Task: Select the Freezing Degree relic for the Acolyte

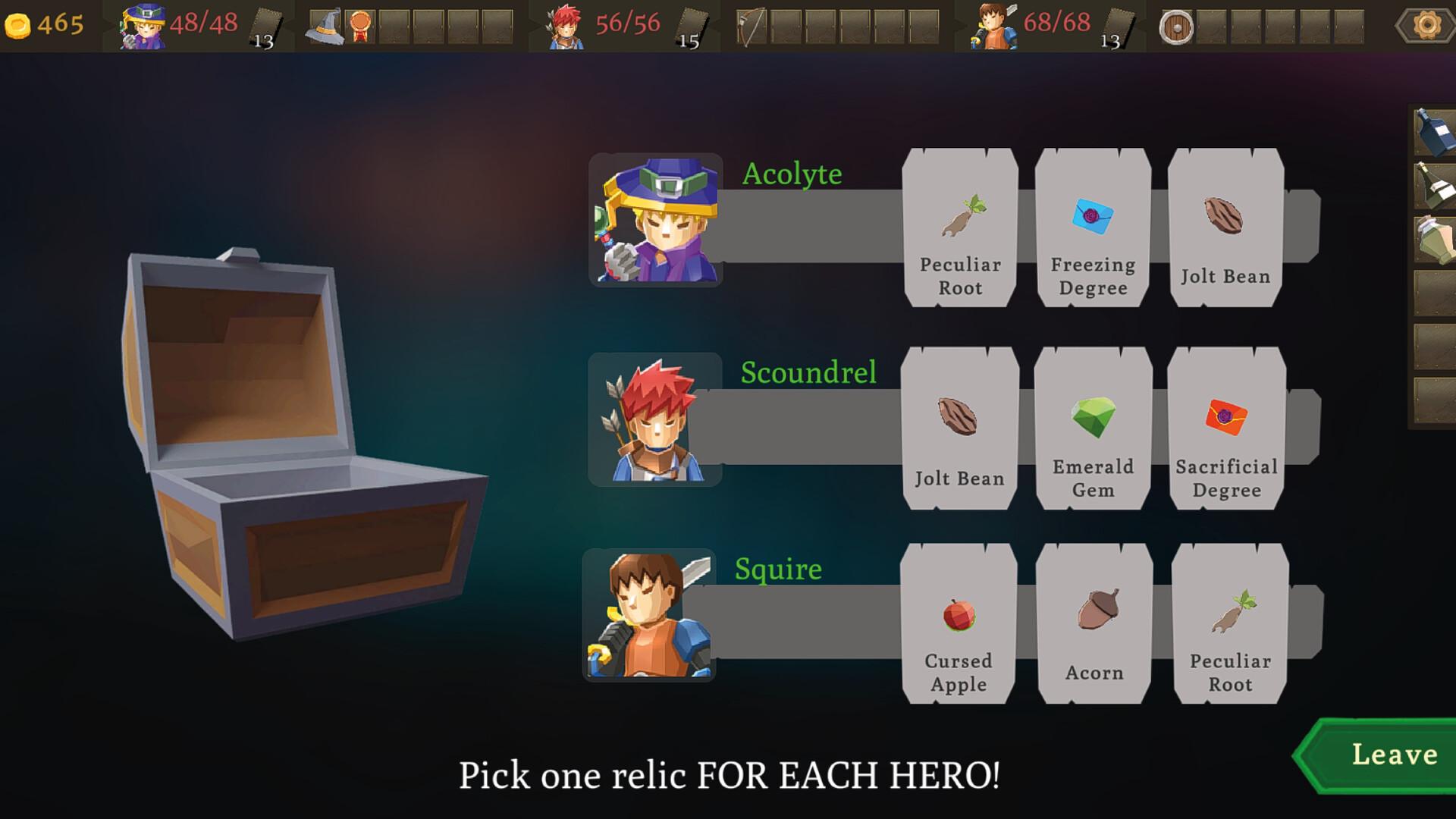Action: point(1091,227)
